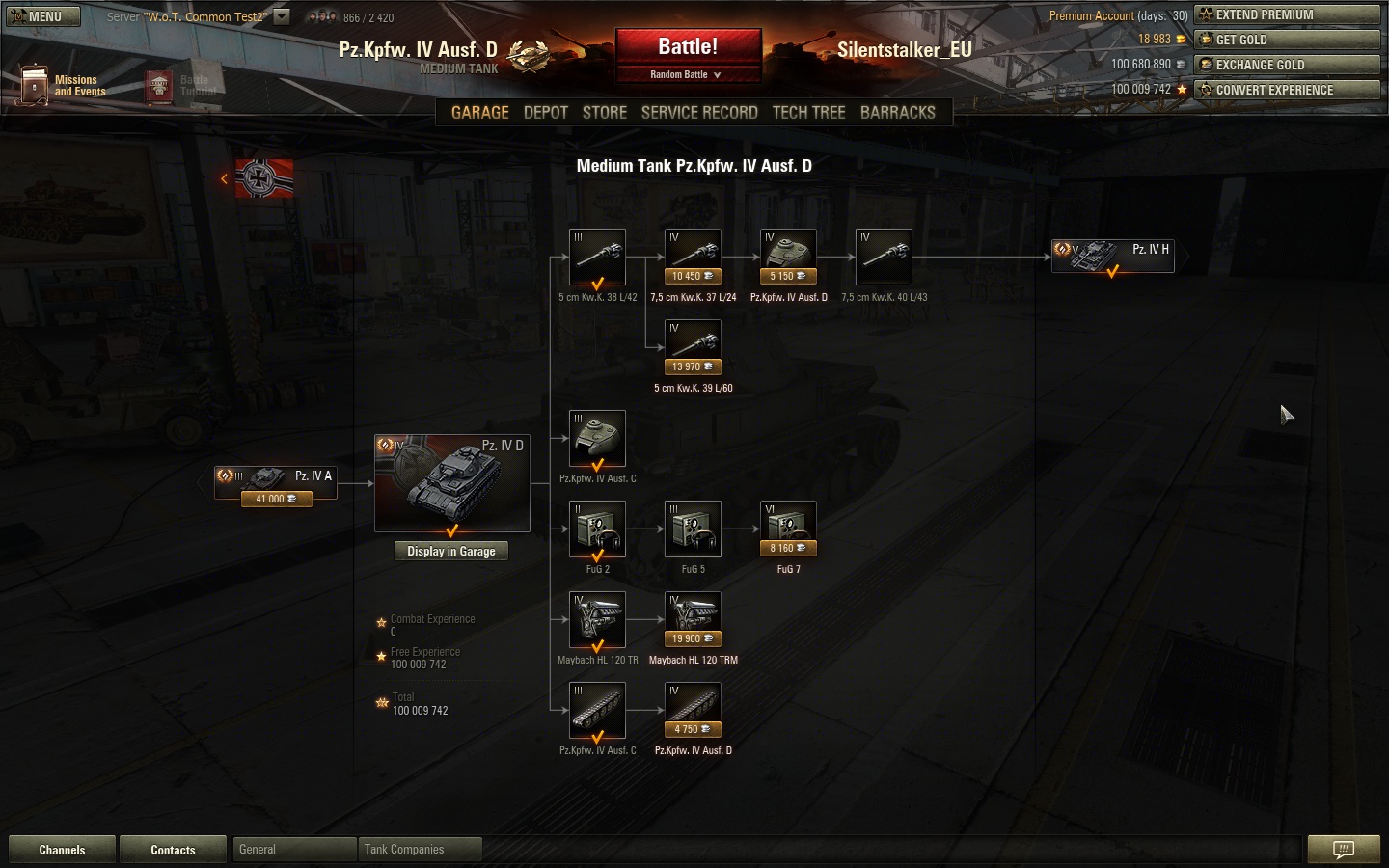The image size is (1389, 868).
Task: Click the Extend Premium button
Action: tap(1287, 14)
